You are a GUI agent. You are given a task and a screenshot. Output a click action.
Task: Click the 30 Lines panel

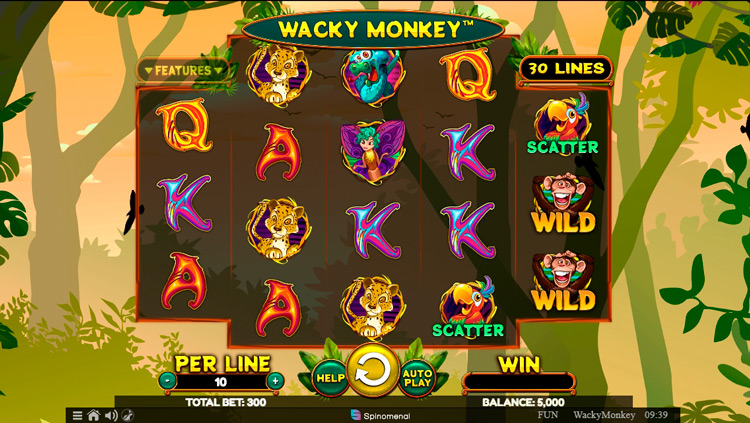565,68
